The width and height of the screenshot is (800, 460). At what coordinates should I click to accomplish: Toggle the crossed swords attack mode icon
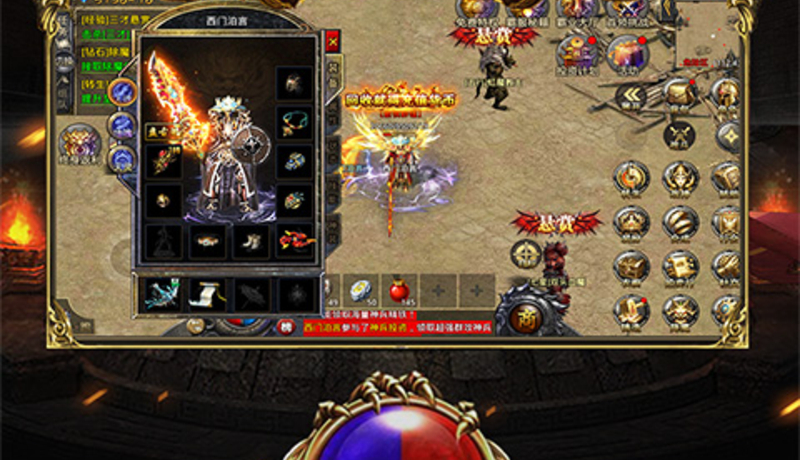tap(679, 134)
